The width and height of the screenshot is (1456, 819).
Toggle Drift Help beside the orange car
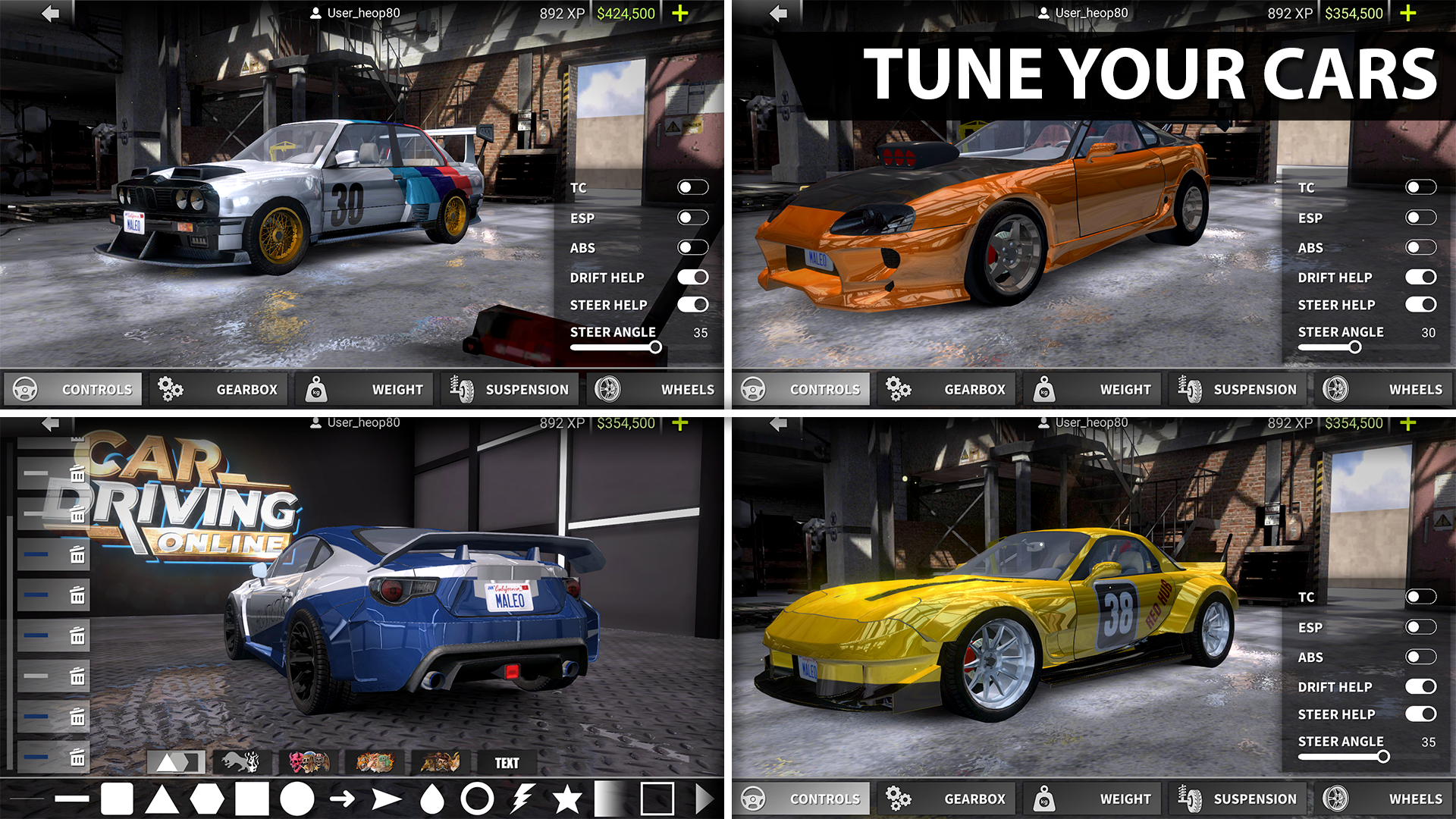[x=1420, y=278]
